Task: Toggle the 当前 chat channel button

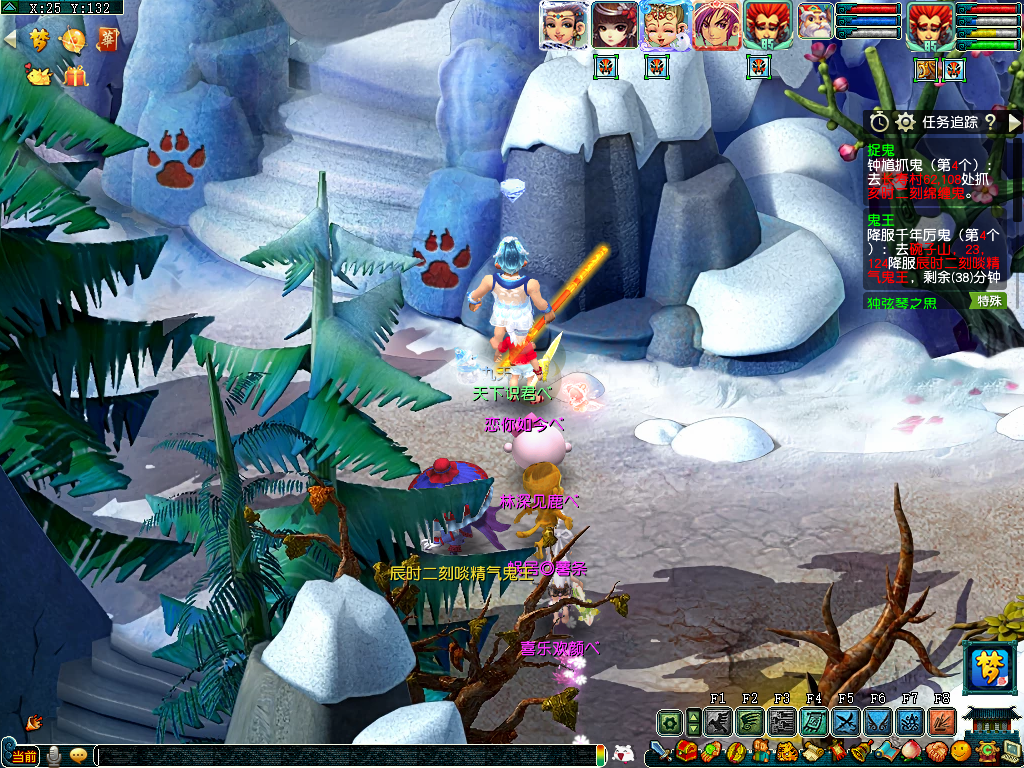Action: click(x=22, y=755)
